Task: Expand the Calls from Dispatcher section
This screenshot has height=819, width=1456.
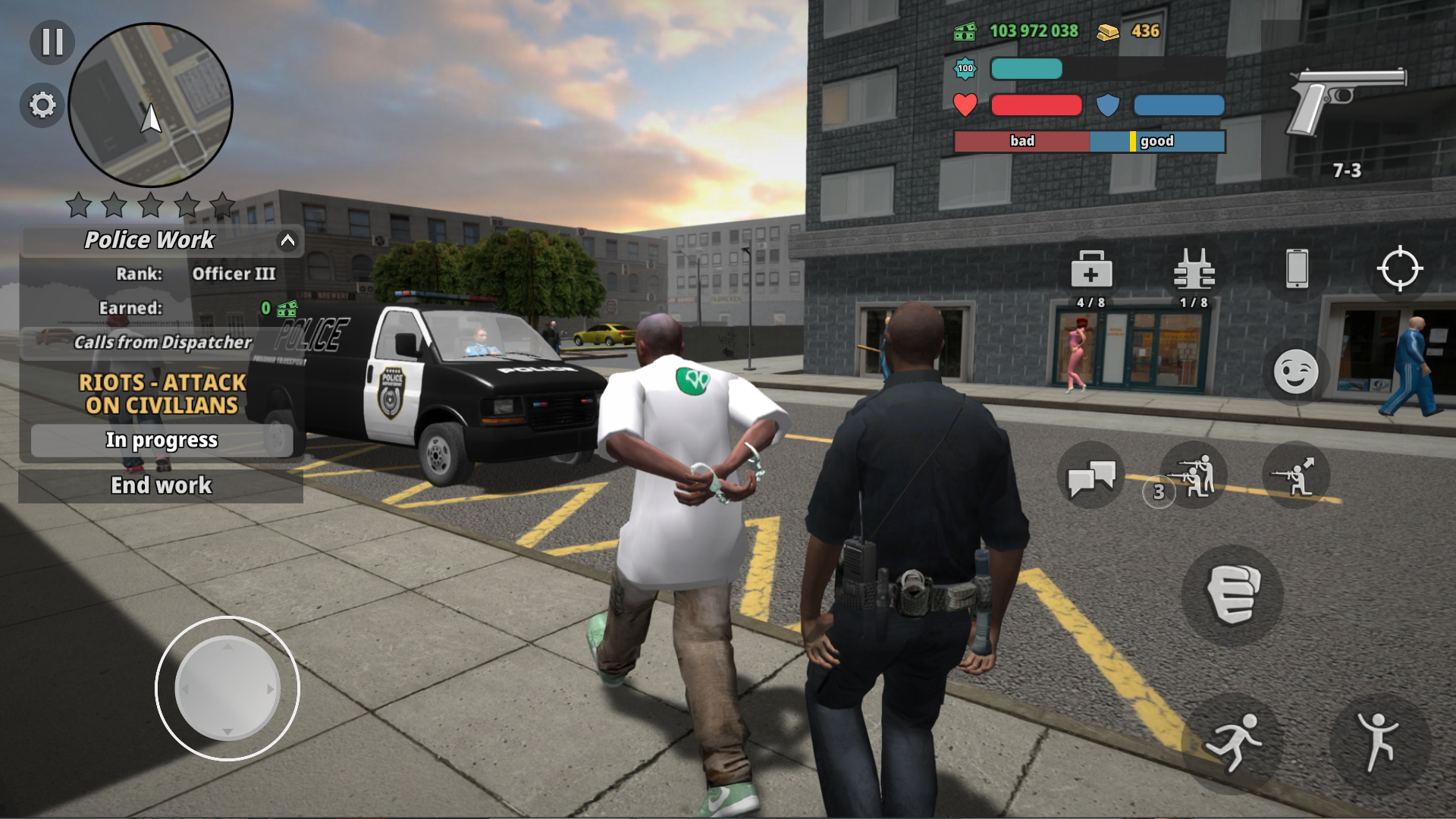Action: (161, 343)
